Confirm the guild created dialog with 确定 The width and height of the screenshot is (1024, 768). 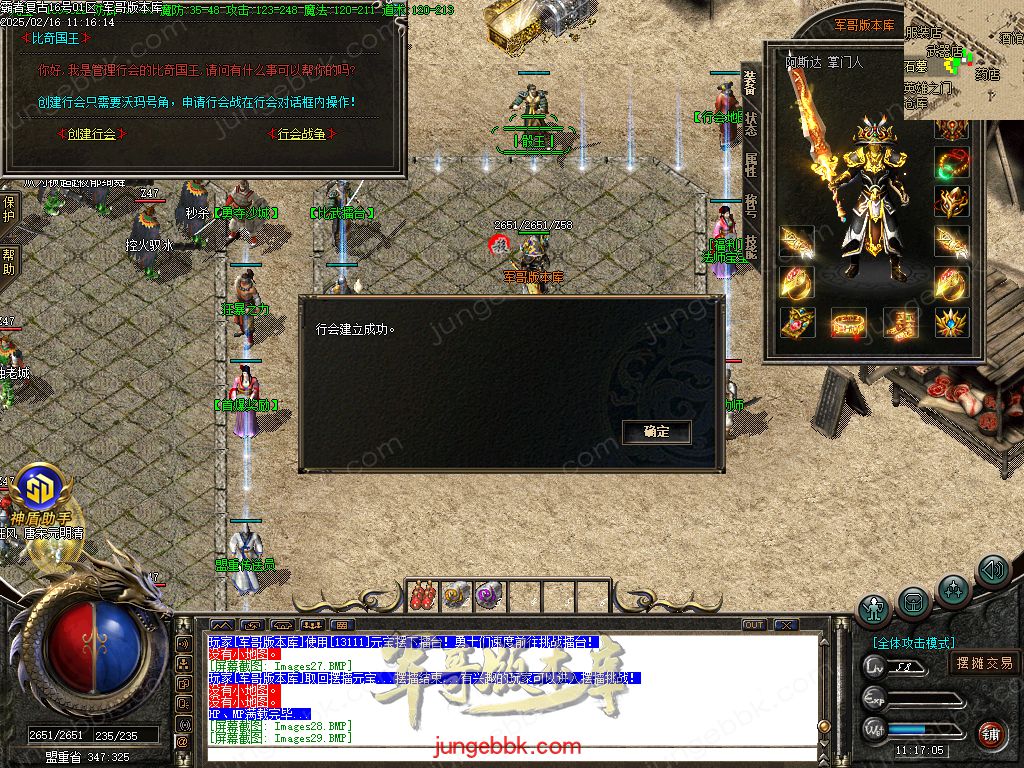(656, 432)
